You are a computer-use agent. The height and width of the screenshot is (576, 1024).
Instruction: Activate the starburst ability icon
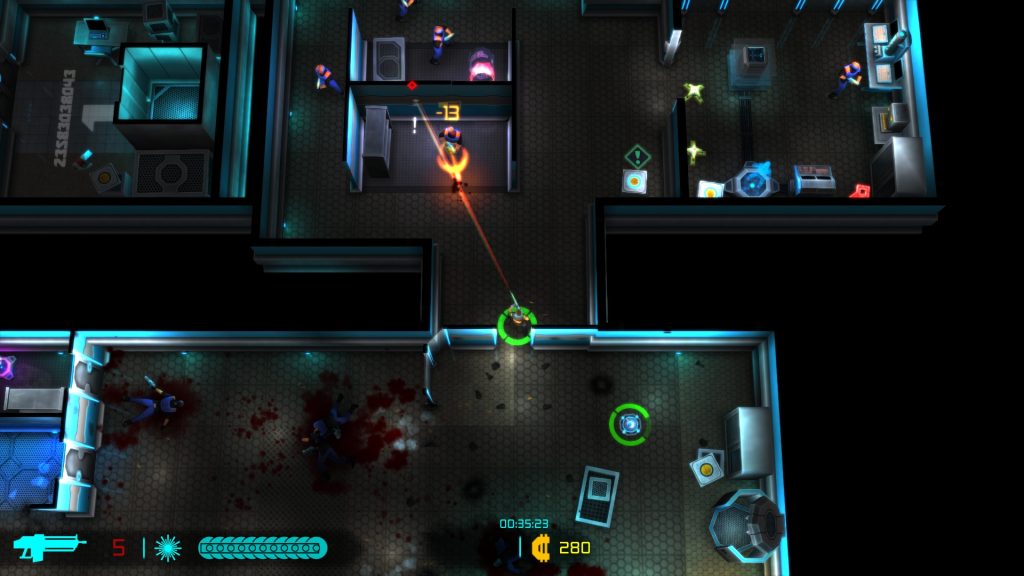point(167,548)
